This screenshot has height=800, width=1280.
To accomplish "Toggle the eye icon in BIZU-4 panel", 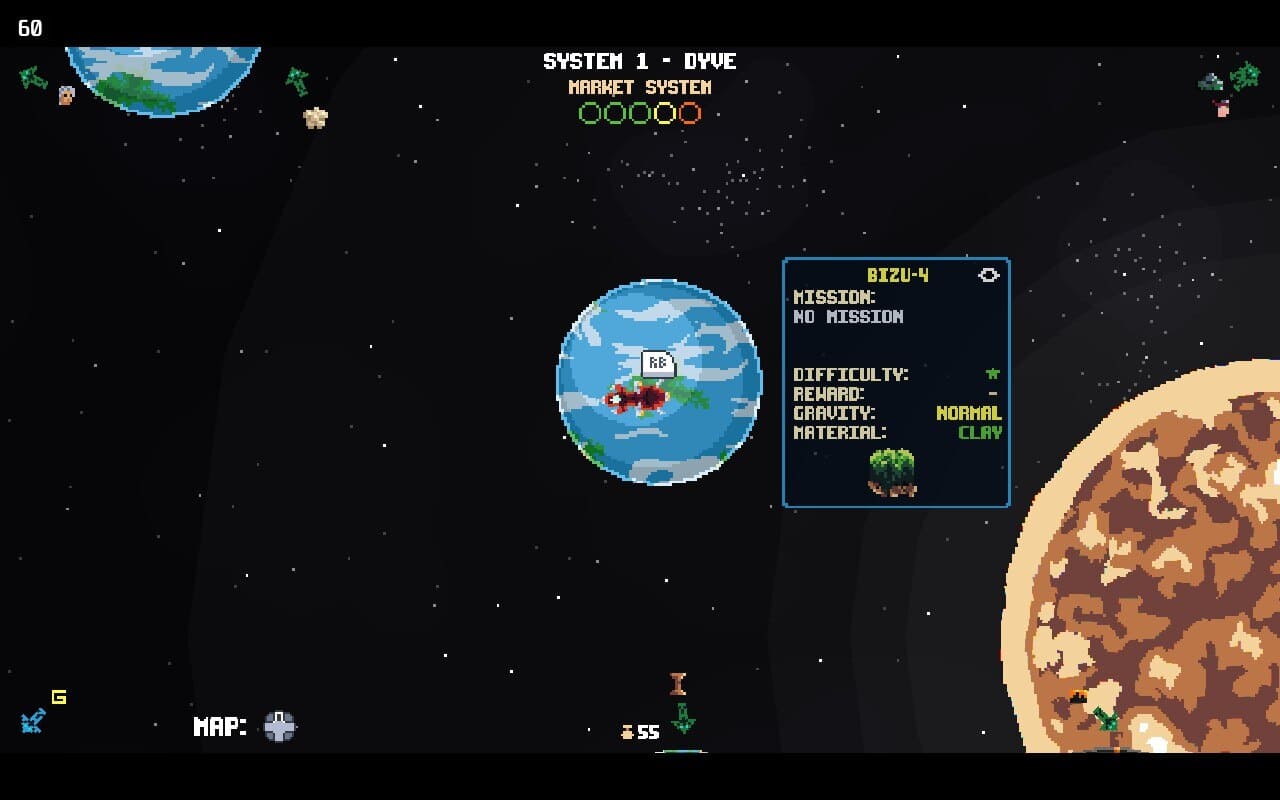I will [988, 275].
